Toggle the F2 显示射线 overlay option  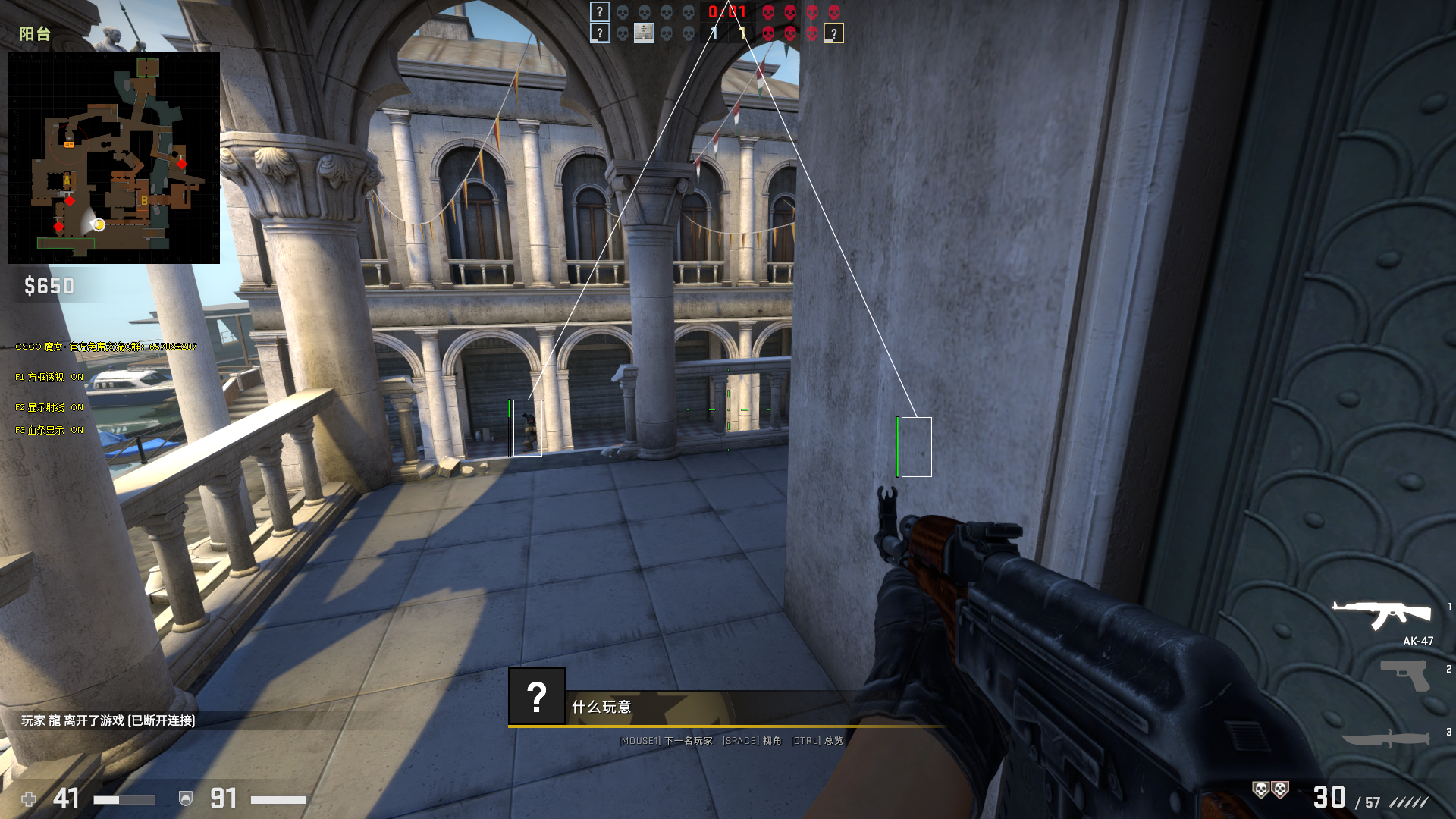(49, 407)
